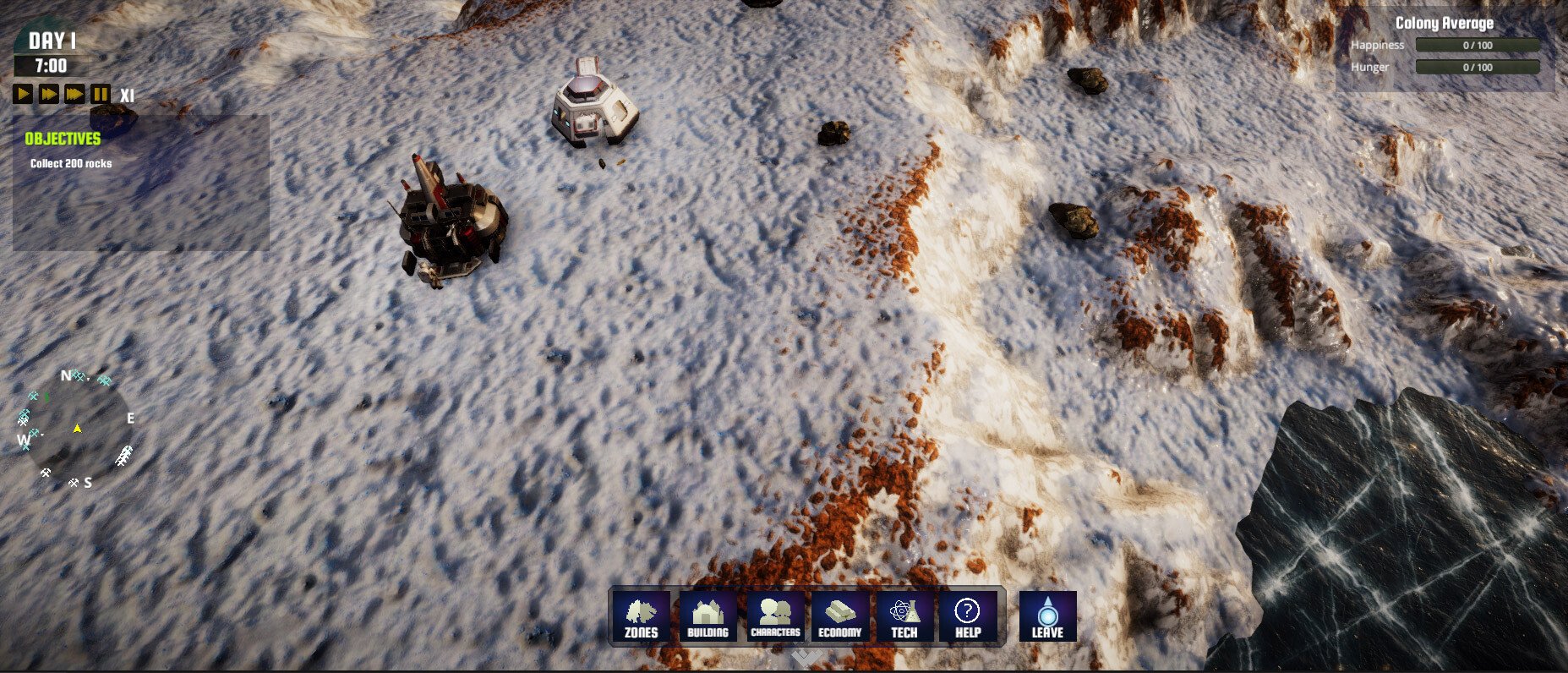This screenshot has height=673, width=1568.
Task: Choose the triple-arrow fastest speed
Action: point(75,94)
